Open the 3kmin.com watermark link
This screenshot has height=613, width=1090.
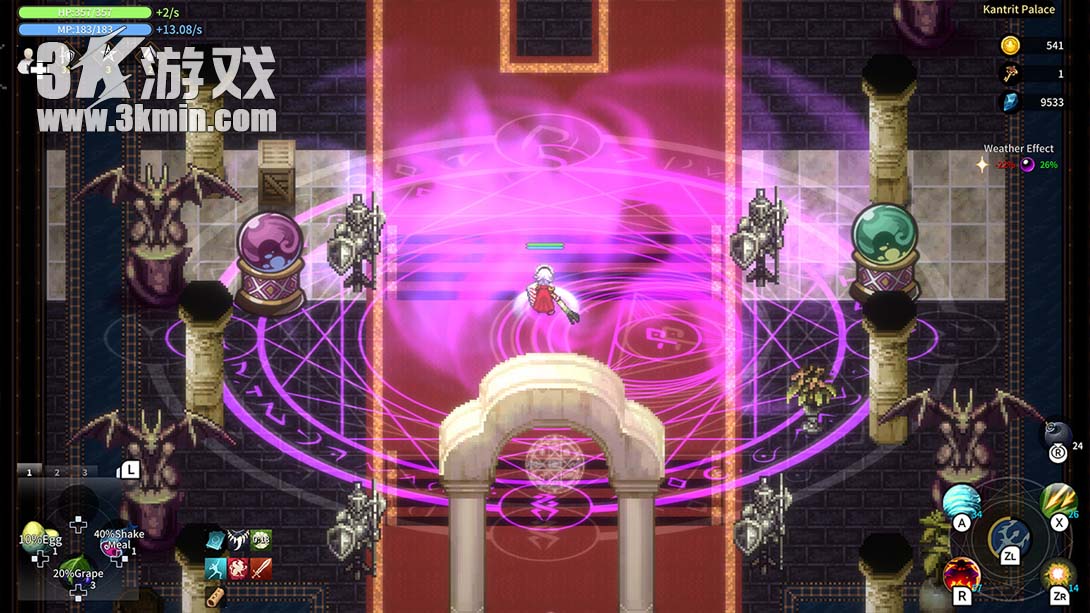click(x=157, y=119)
